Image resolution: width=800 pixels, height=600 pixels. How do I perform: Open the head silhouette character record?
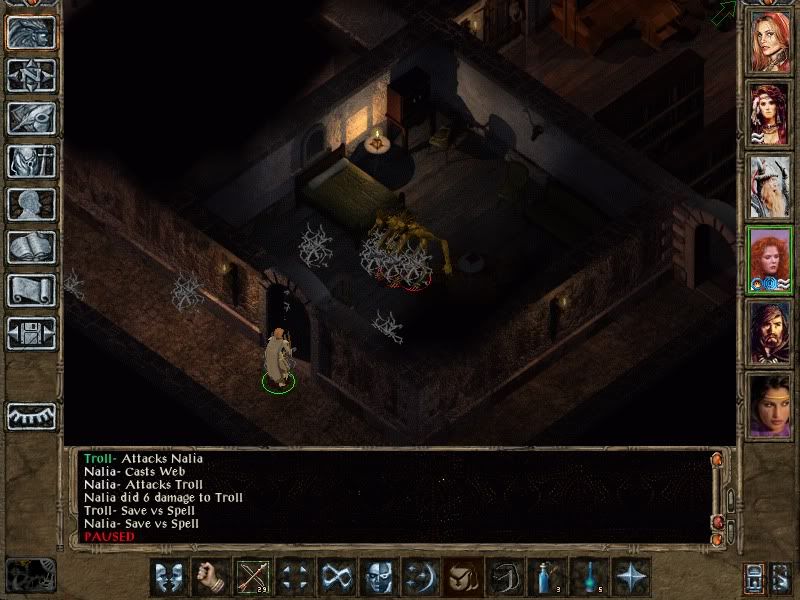tap(31, 204)
